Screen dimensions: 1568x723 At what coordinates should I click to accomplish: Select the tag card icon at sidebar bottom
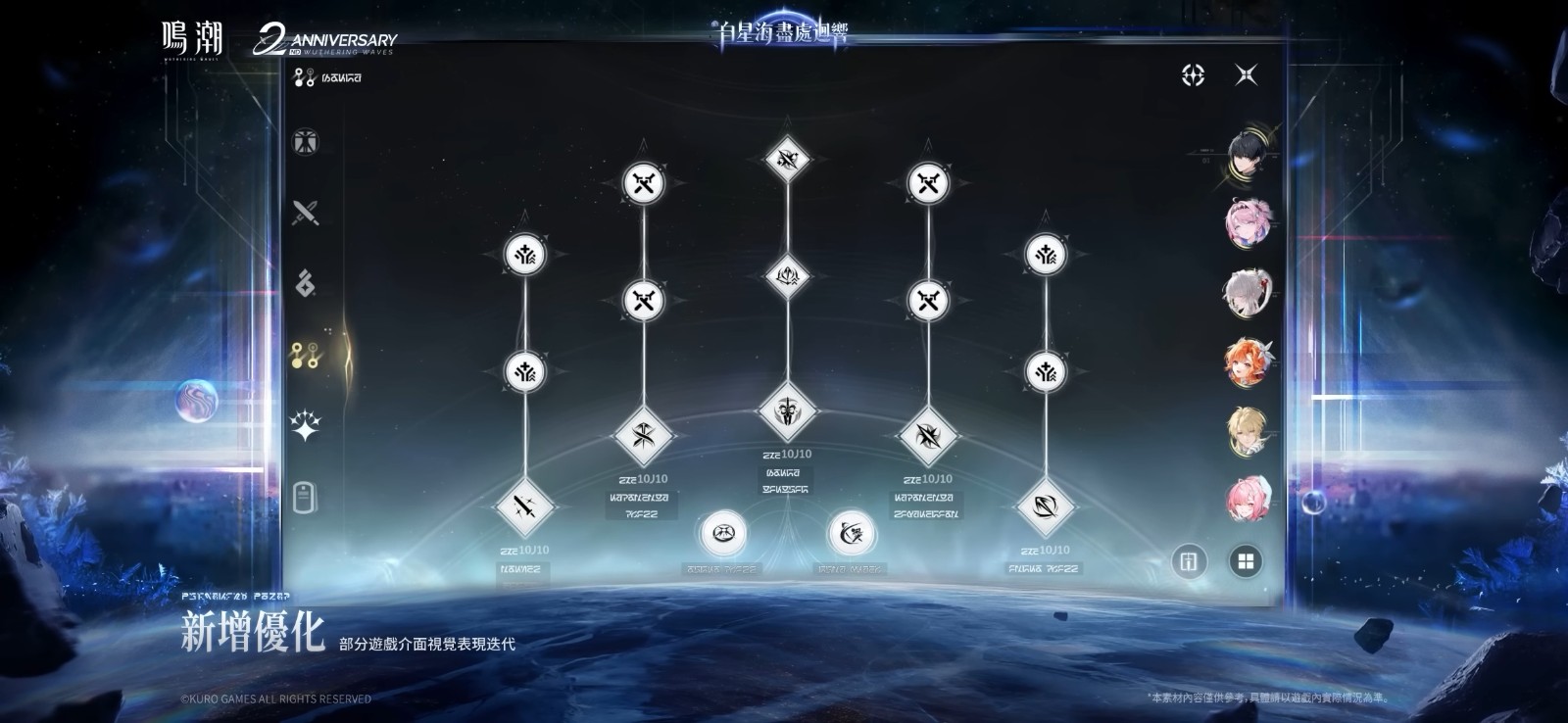point(307,500)
